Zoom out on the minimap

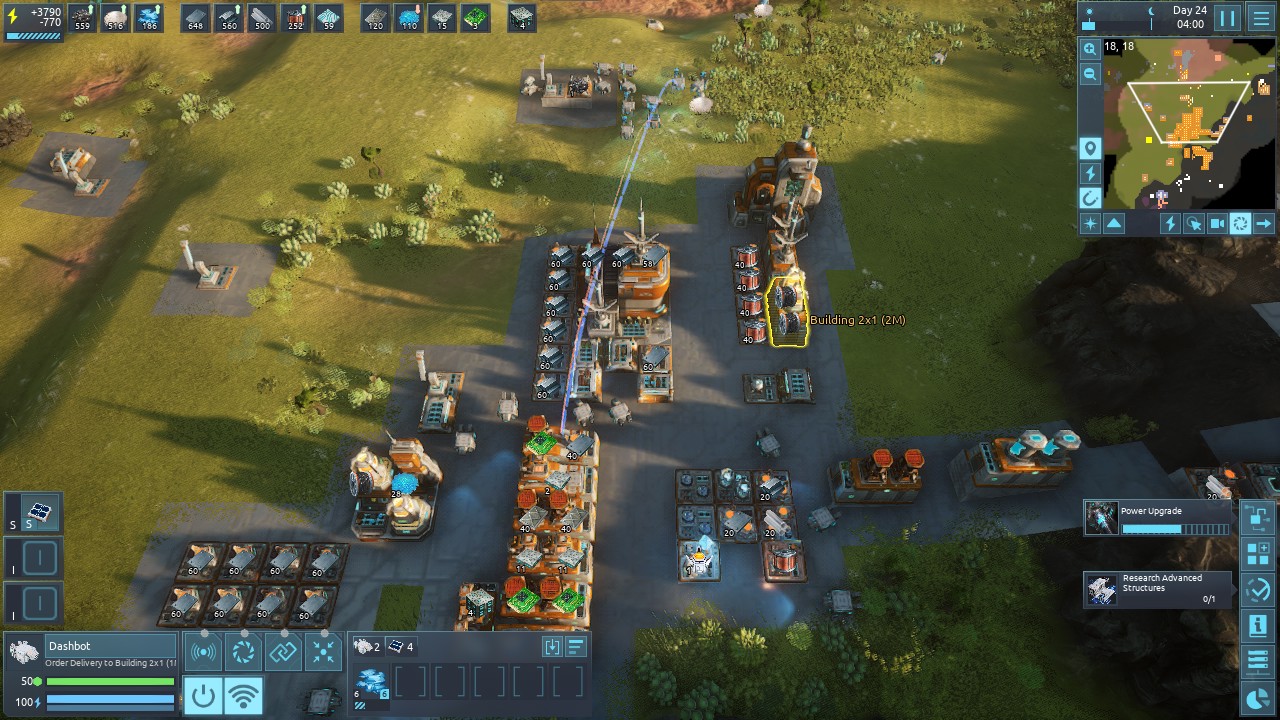coord(1090,74)
